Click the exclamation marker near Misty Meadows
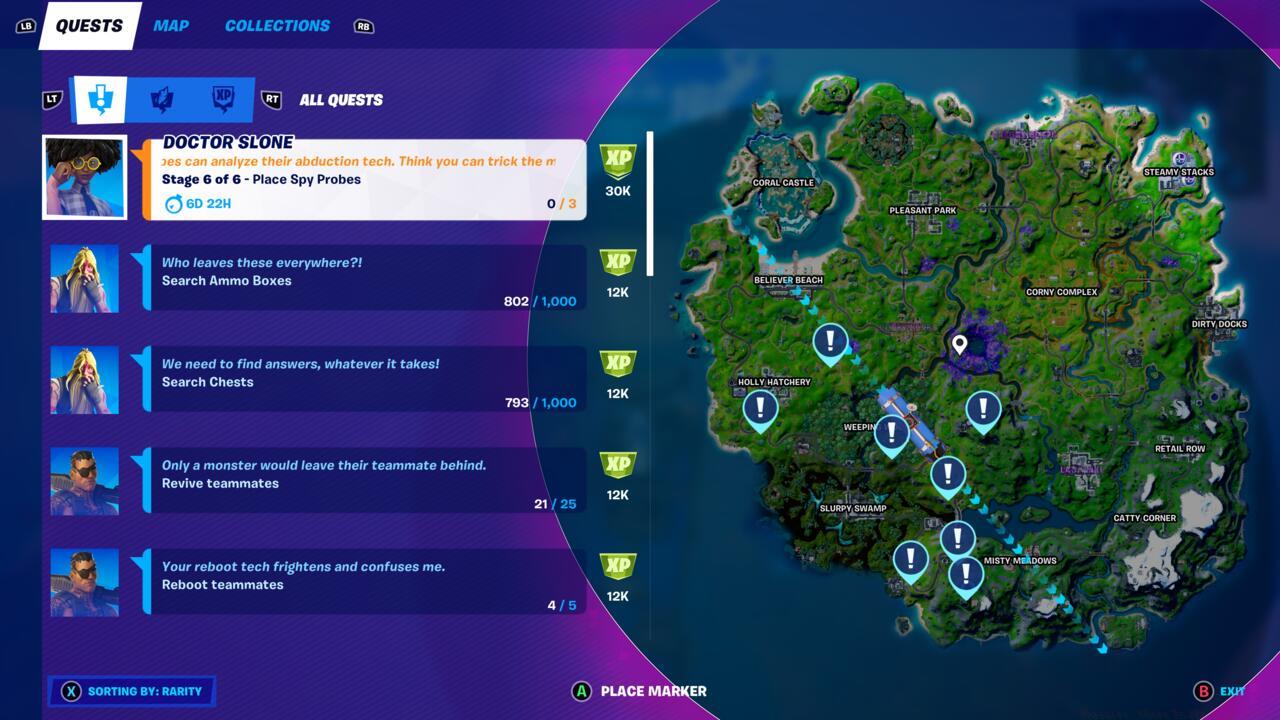This screenshot has height=720, width=1280. pos(964,574)
